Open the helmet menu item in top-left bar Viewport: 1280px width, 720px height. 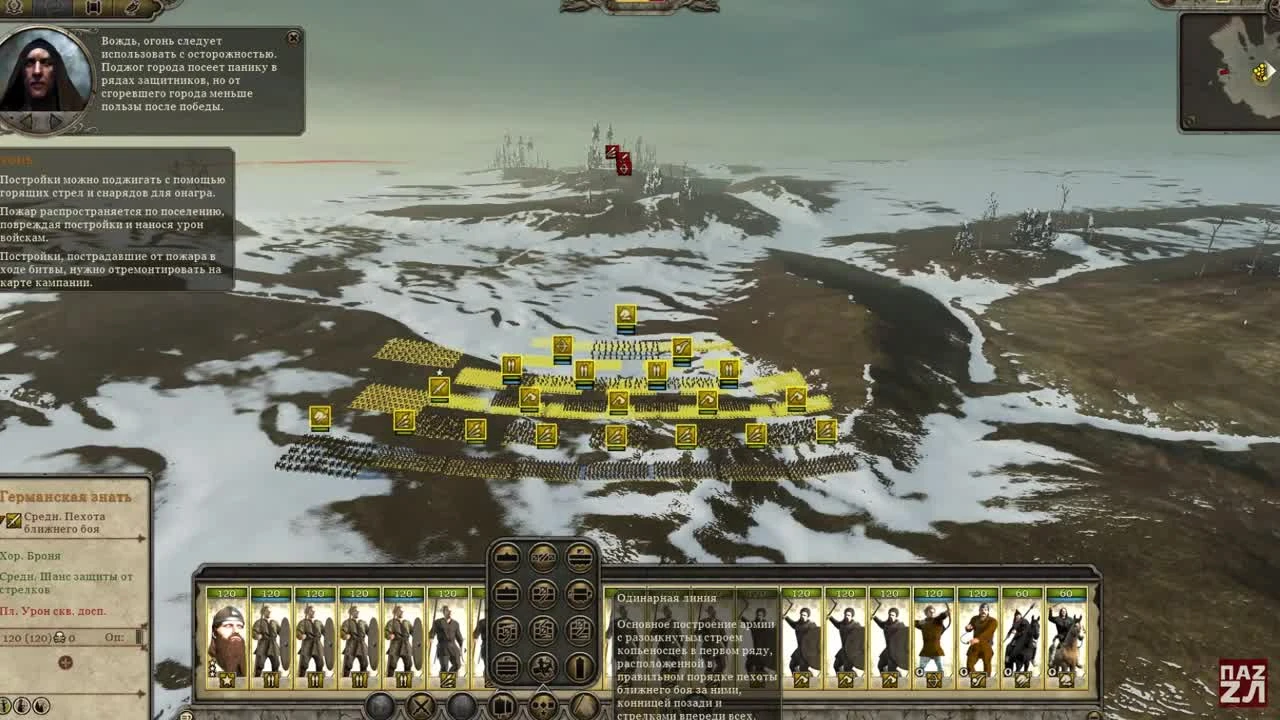pyautogui.click(x=13, y=8)
